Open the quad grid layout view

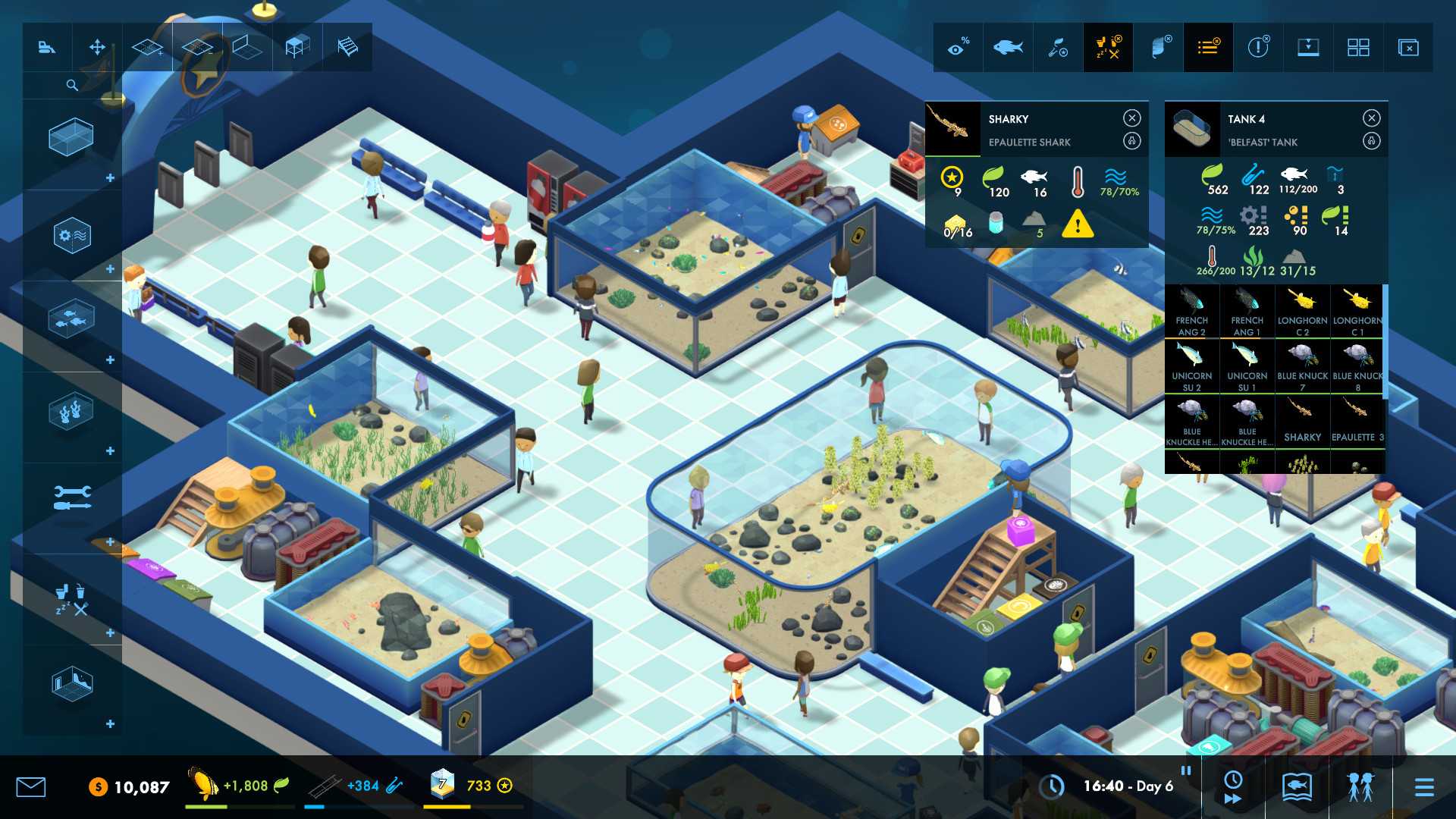[1358, 47]
